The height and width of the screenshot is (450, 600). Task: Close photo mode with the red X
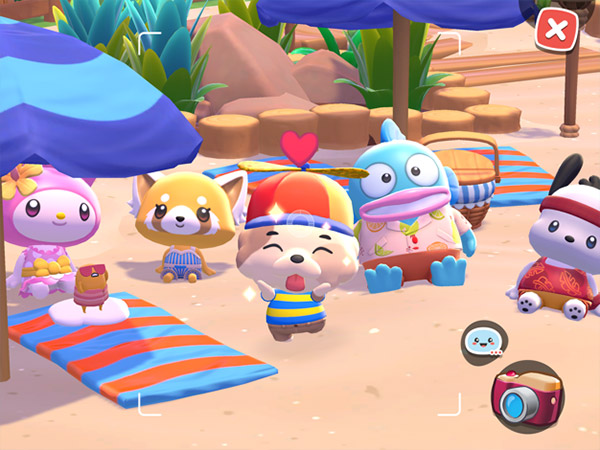[557, 29]
